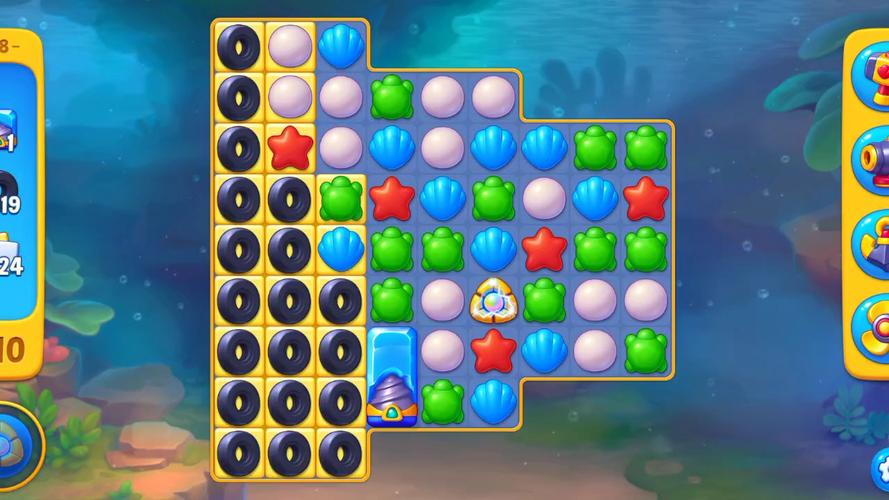Screen dimensions: 889x500
Task: Select the rainbow pearl power-up tile
Action: [493, 299]
